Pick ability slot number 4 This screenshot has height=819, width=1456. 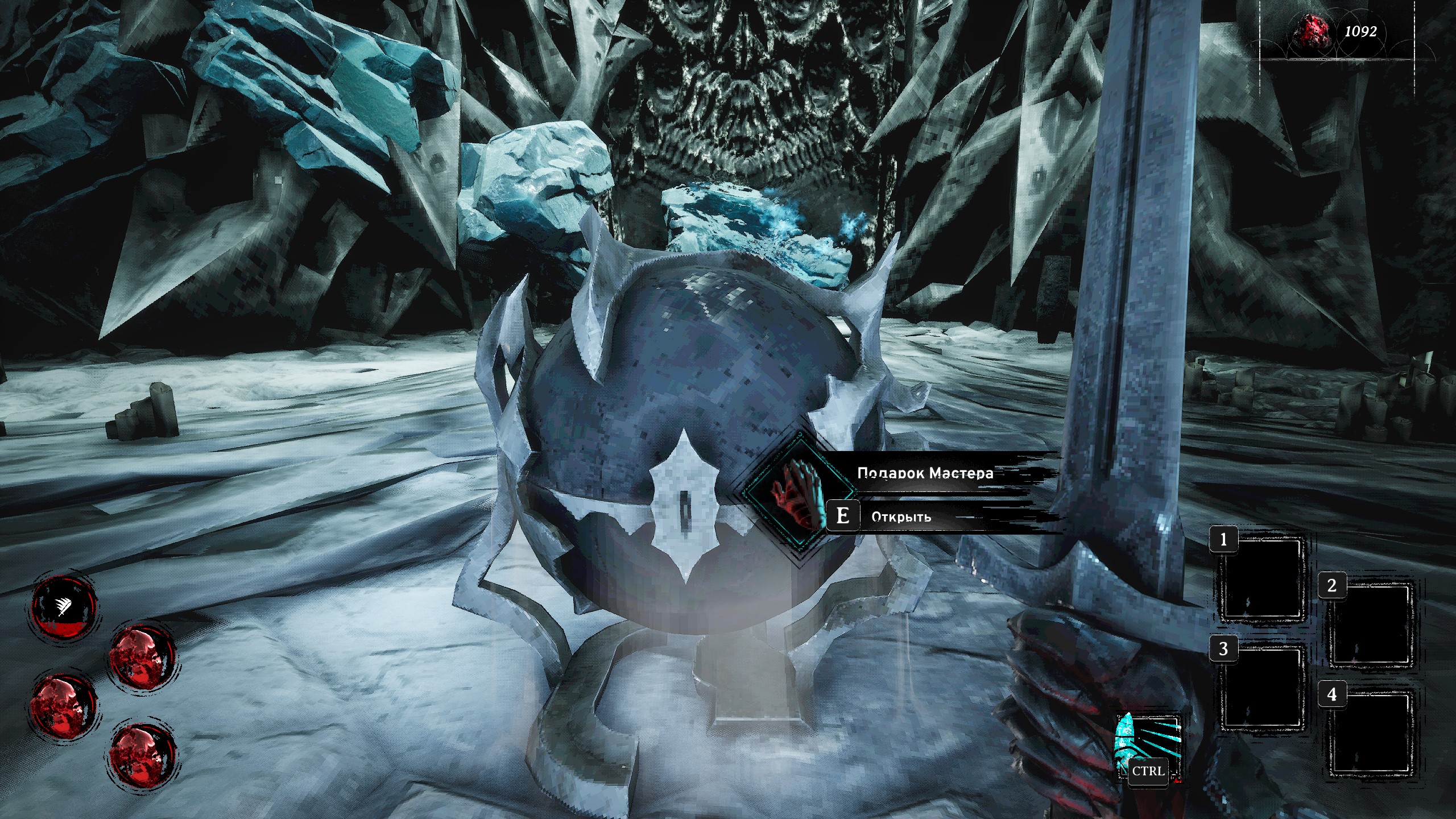click(x=1370, y=734)
